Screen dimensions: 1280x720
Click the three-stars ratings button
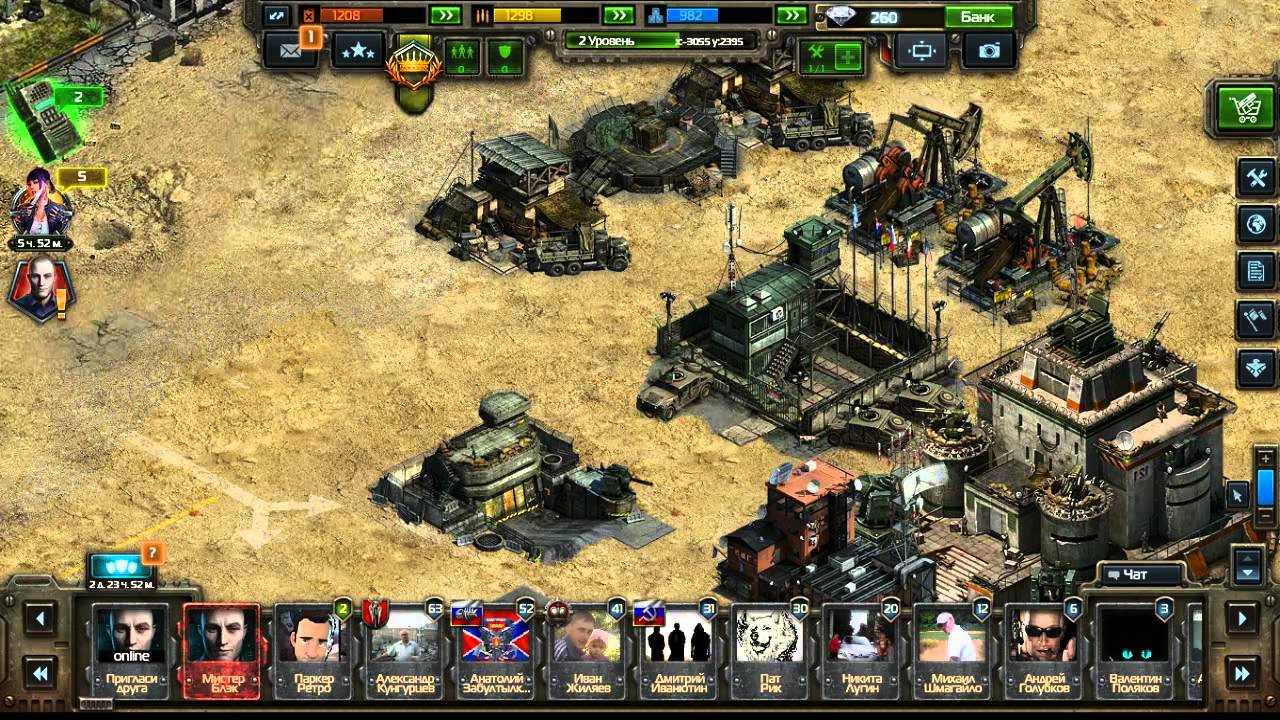click(357, 52)
